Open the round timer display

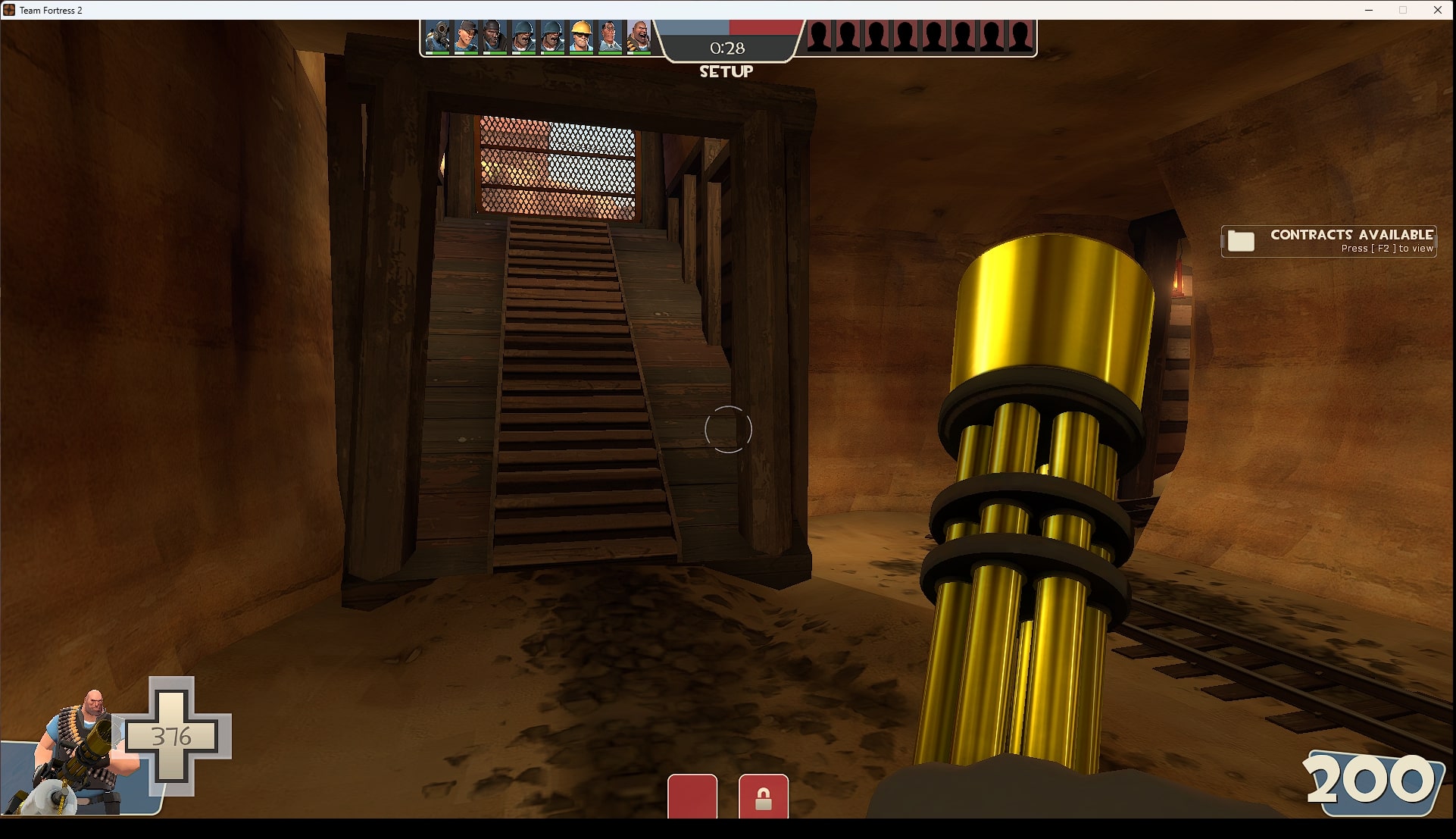(727, 47)
